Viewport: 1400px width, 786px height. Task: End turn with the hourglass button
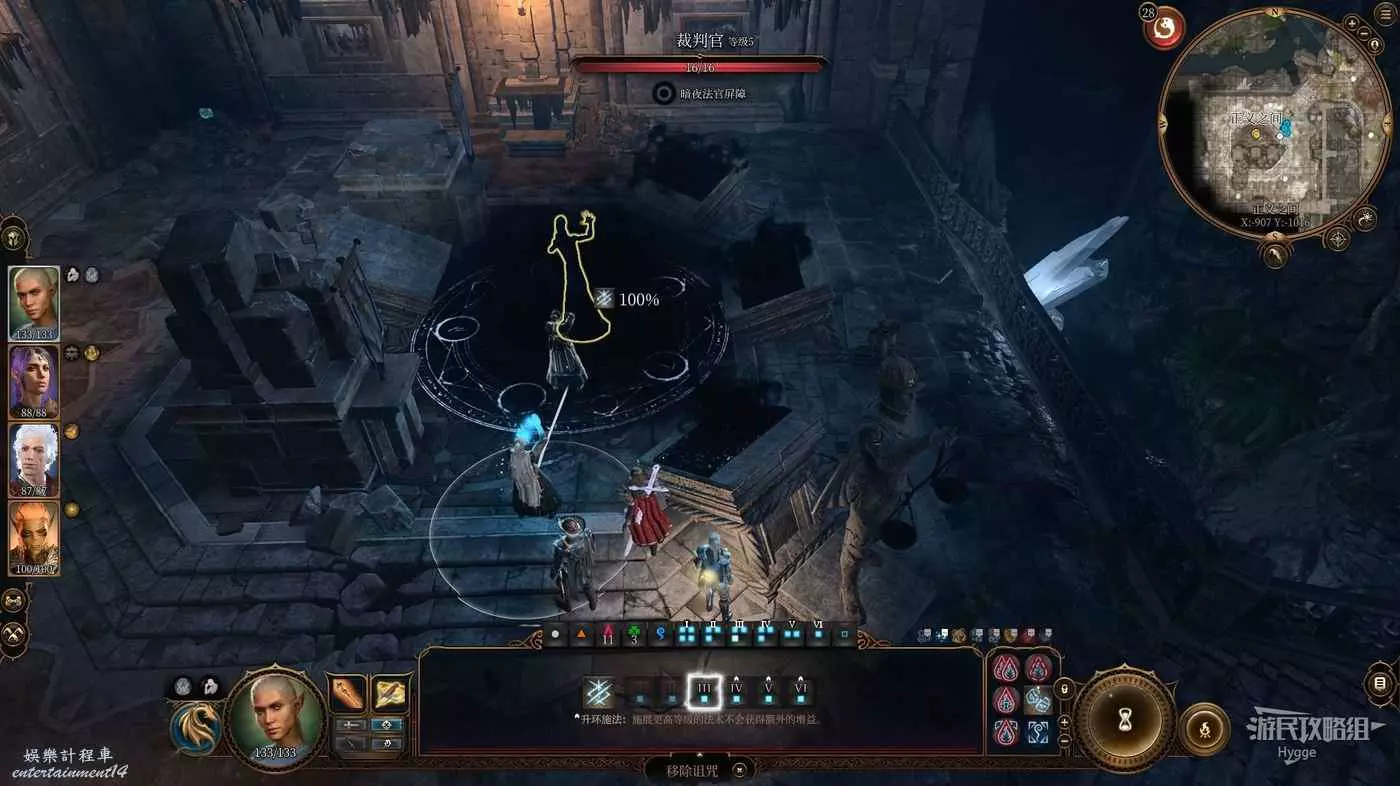1125,717
